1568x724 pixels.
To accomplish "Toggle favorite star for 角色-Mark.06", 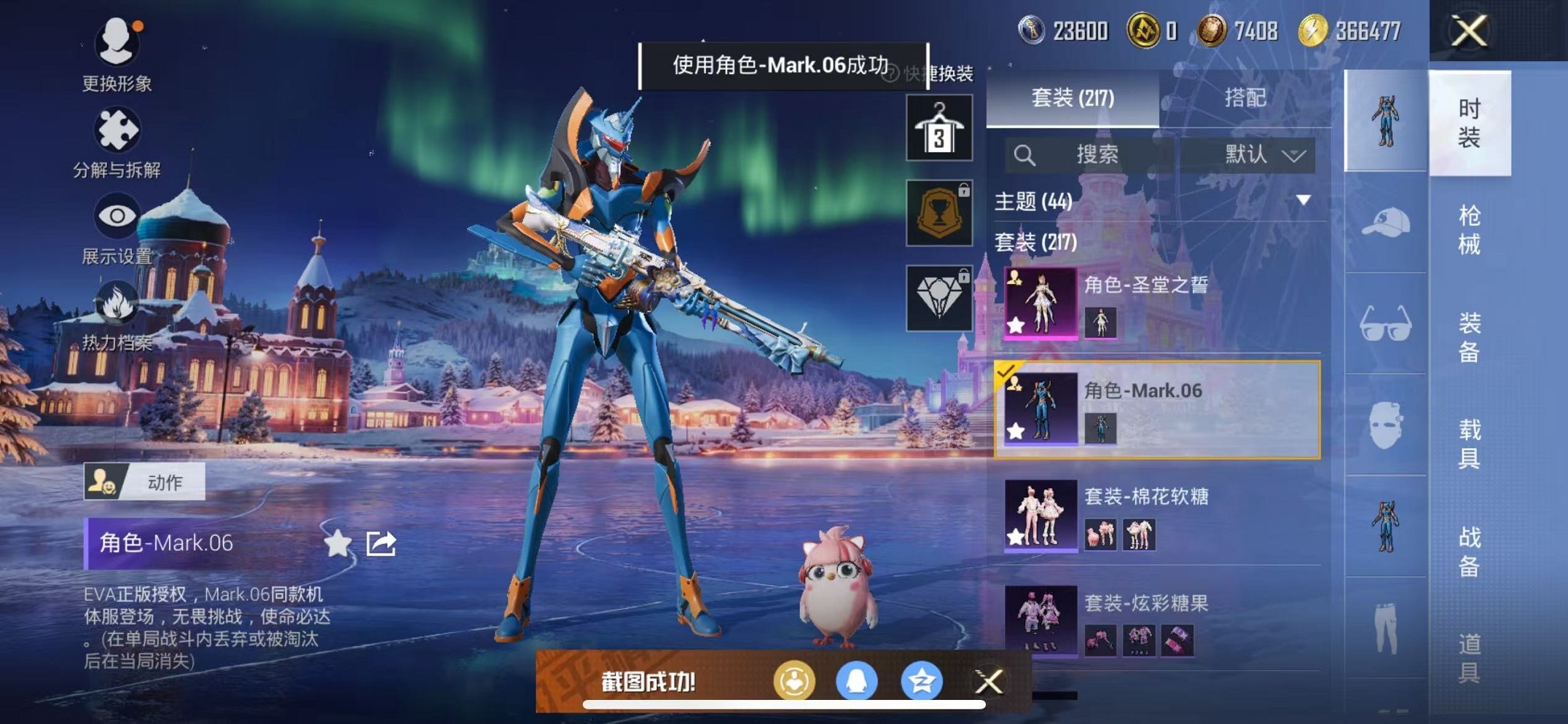I will (x=337, y=544).
